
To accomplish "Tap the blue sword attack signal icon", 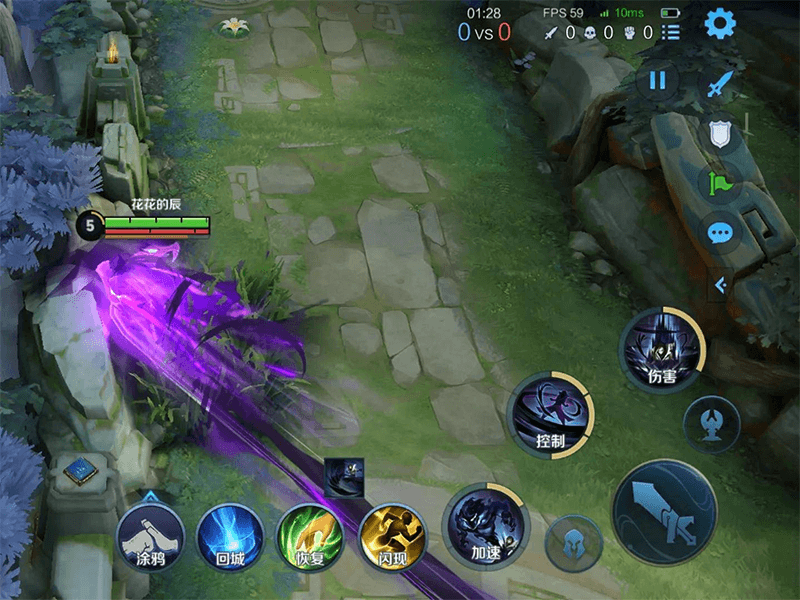I will pos(719,85).
